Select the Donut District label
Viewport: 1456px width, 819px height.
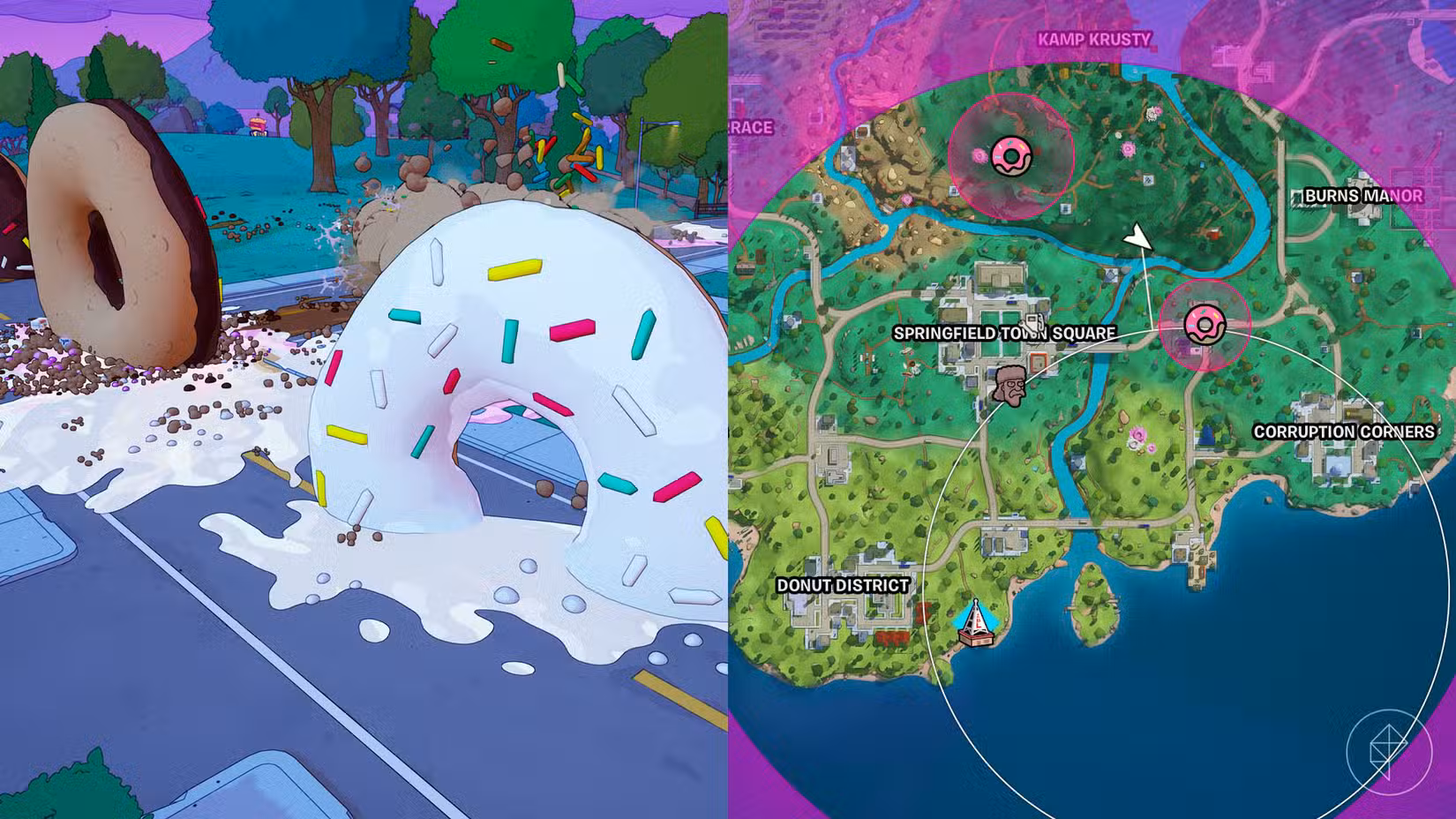(x=844, y=584)
